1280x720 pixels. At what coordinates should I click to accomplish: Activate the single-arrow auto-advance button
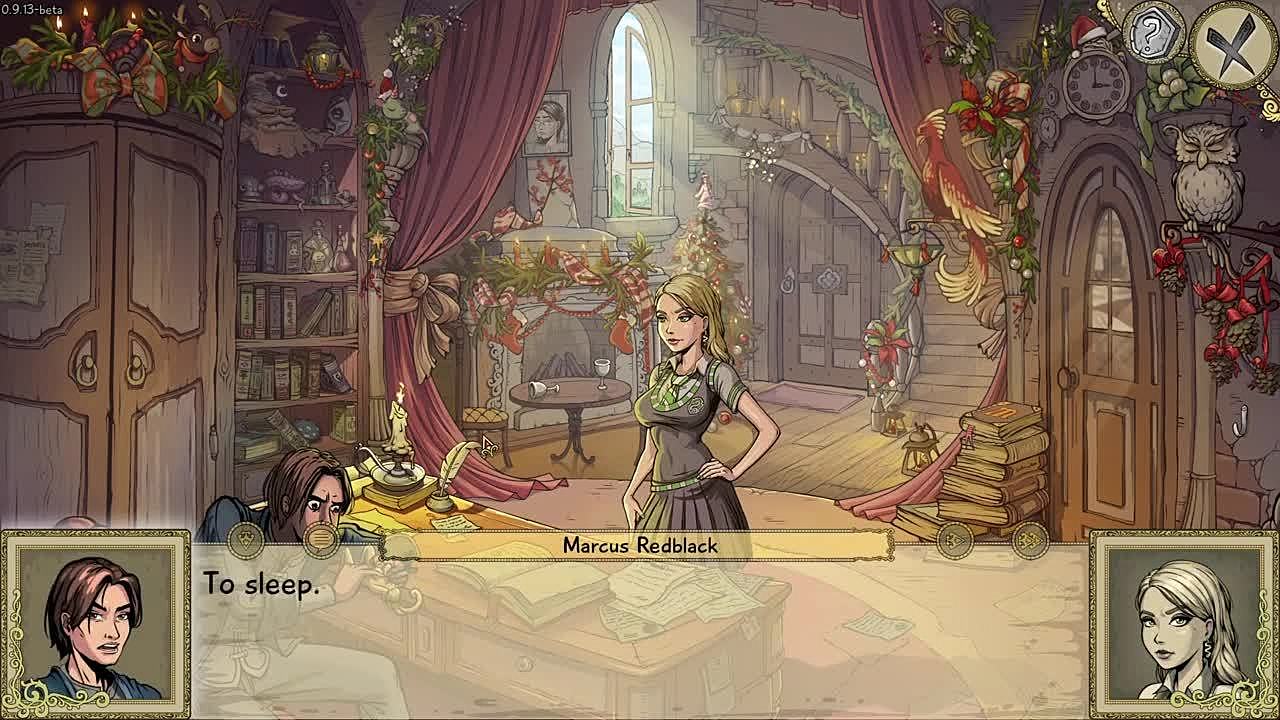pyautogui.click(x=955, y=542)
